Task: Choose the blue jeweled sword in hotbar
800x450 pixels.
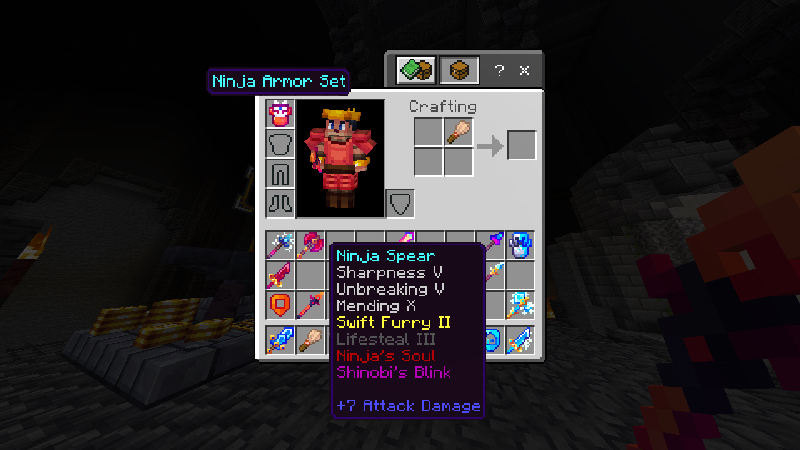Action: pyautogui.click(x=280, y=341)
